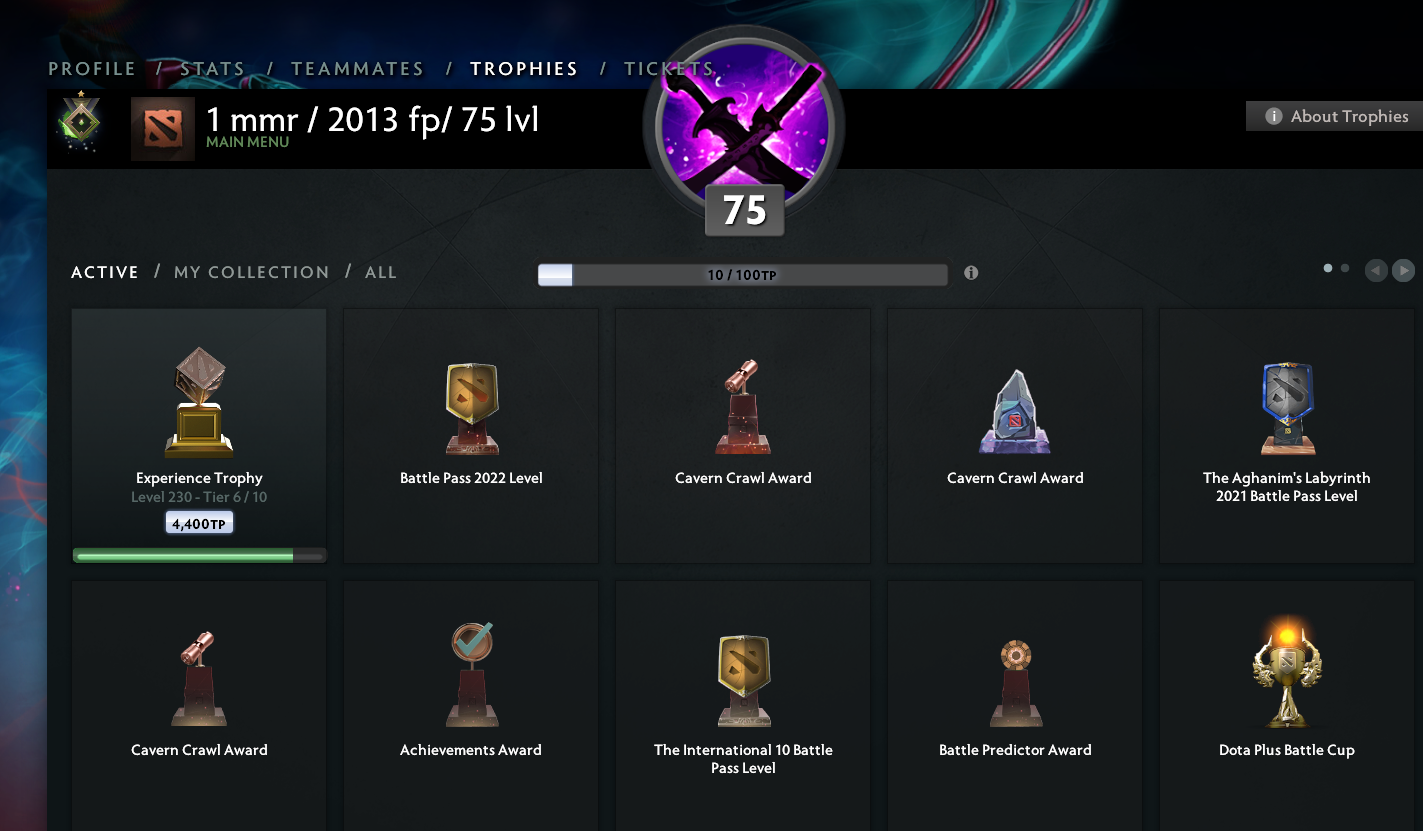Select the International 10 Battle Pass trophy

click(742, 678)
